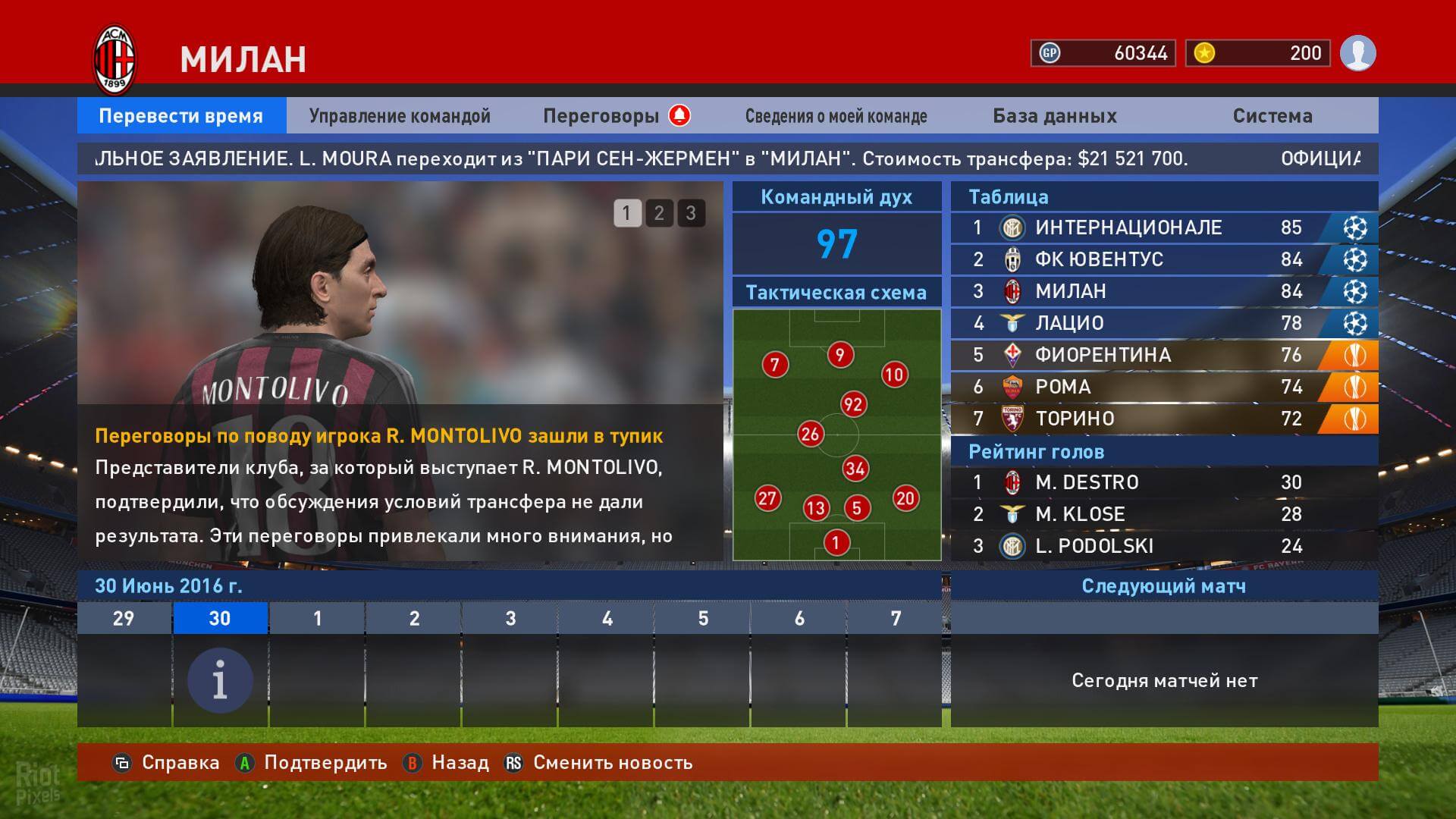Click the info icon on calendar day 30
1456x819 pixels.
coord(220,680)
